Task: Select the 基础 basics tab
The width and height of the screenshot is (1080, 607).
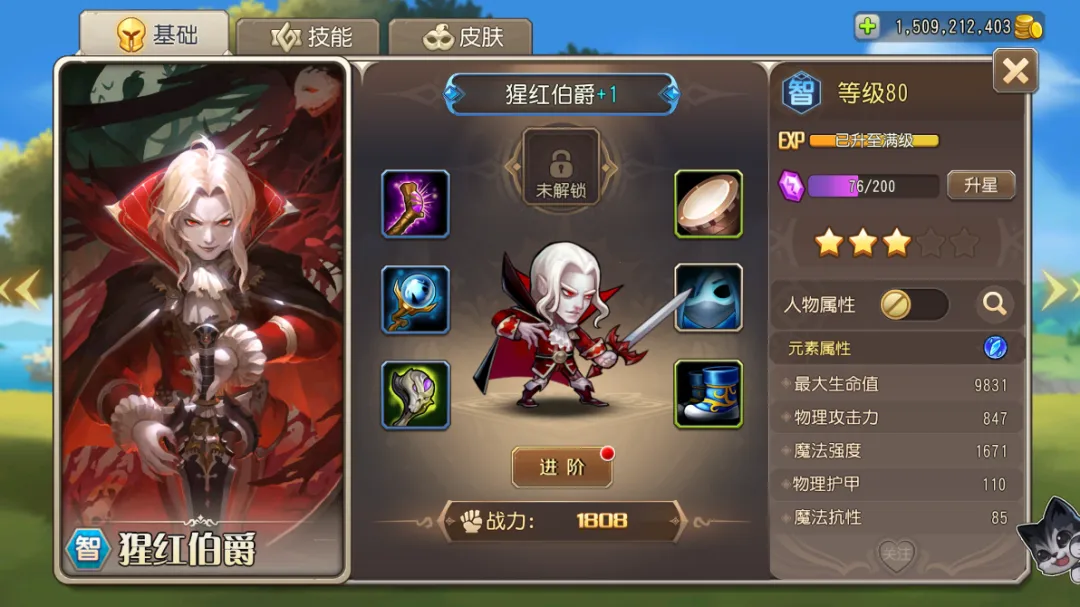Action: pos(155,36)
